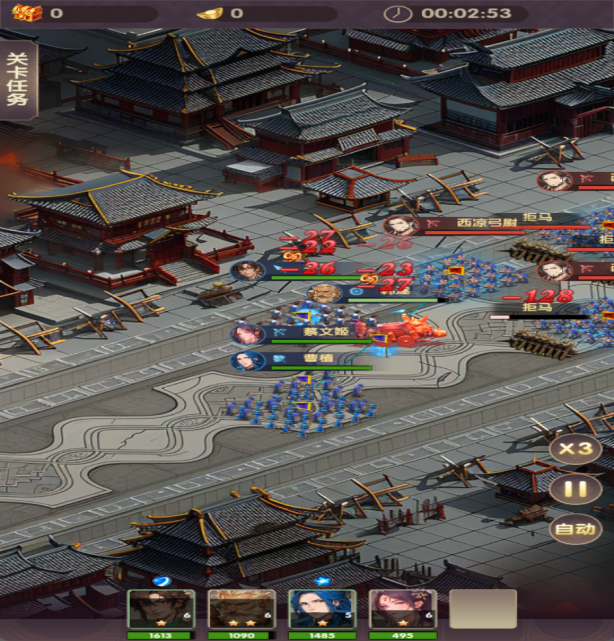Select the brown-haired hero card with 1613 troops
This screenshot has height=641, width=614.
pyautogui.click(x=160, y=609)
